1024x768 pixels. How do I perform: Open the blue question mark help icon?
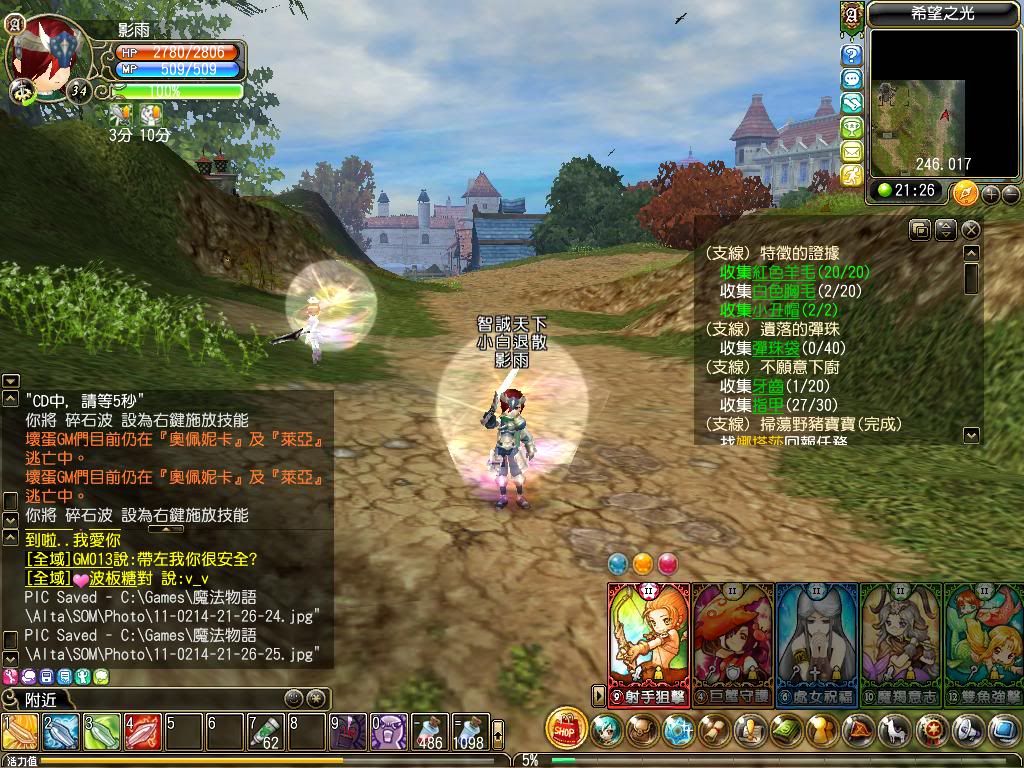852,55
